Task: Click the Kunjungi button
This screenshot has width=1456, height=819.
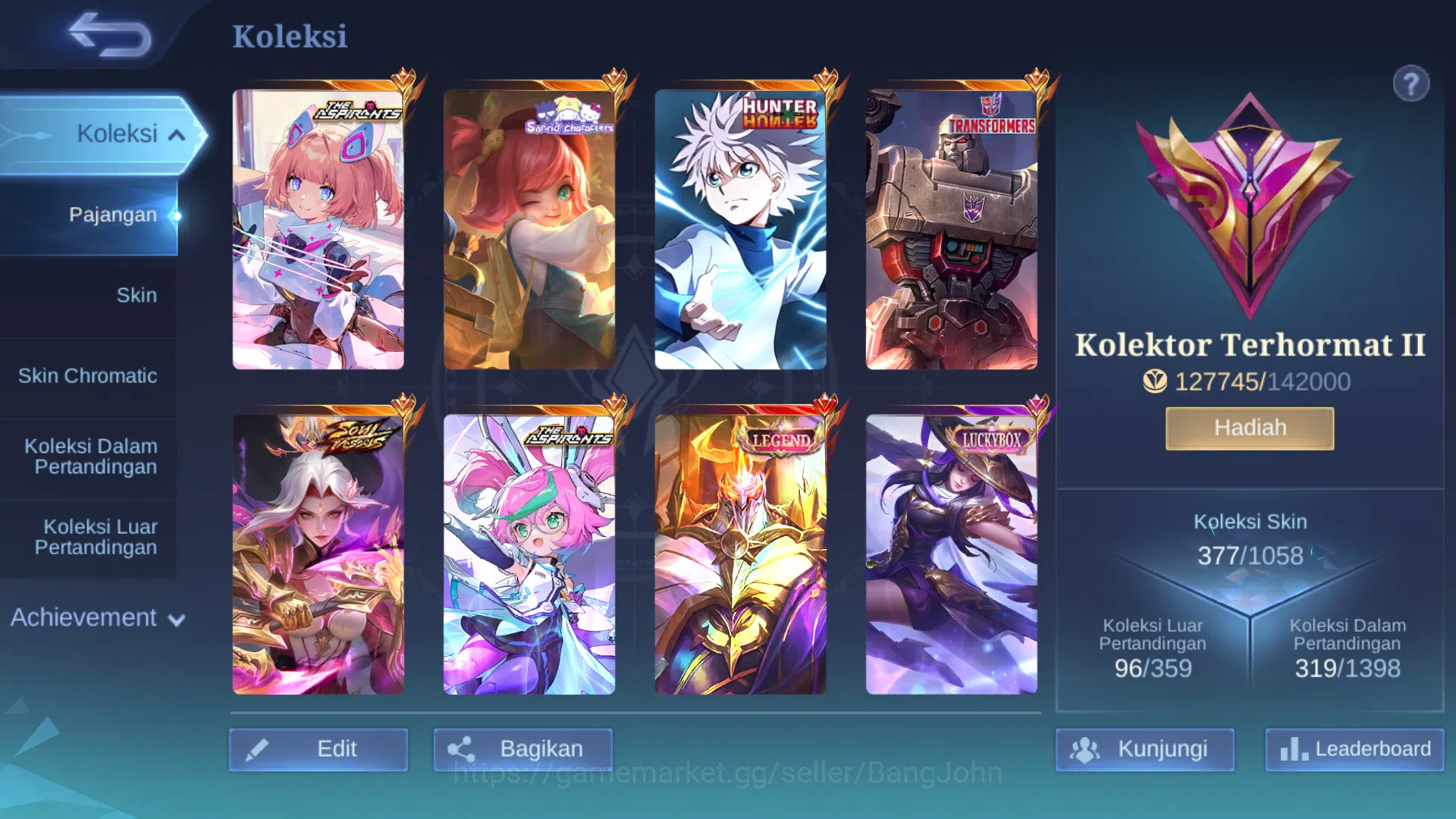Action: 1145,749
